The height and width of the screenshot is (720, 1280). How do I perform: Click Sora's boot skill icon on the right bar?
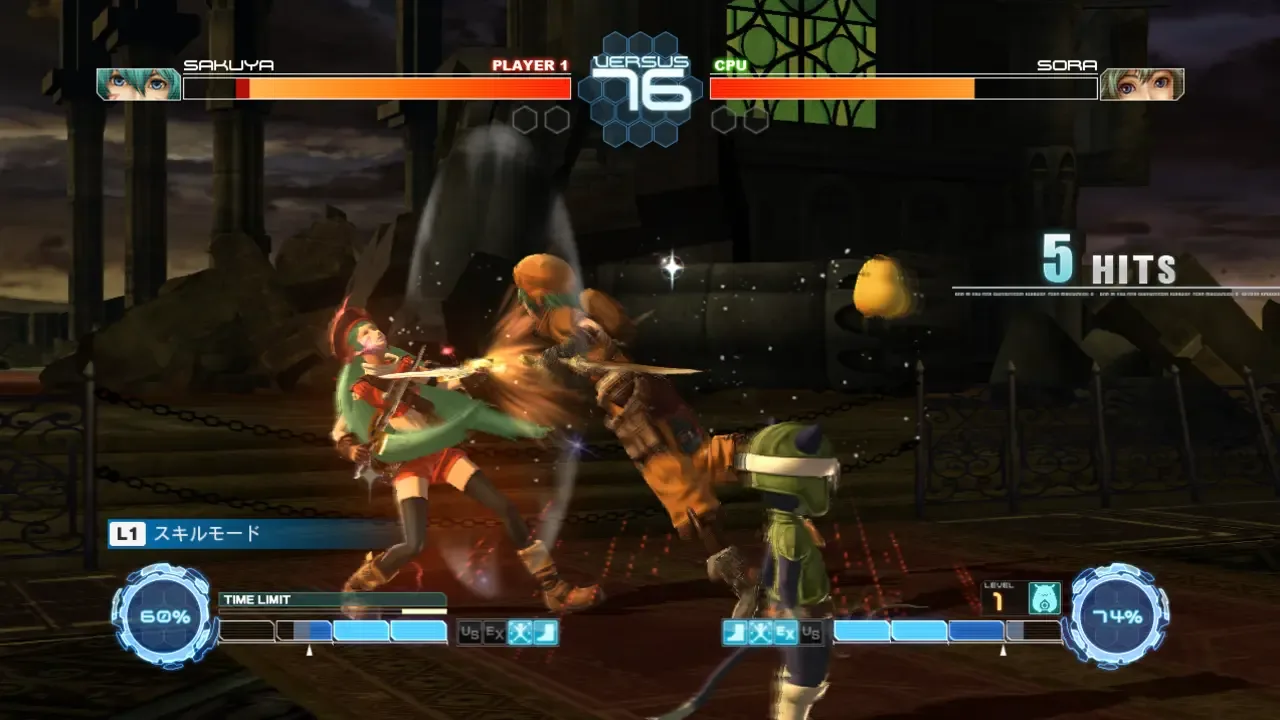(x=735, y=632)
